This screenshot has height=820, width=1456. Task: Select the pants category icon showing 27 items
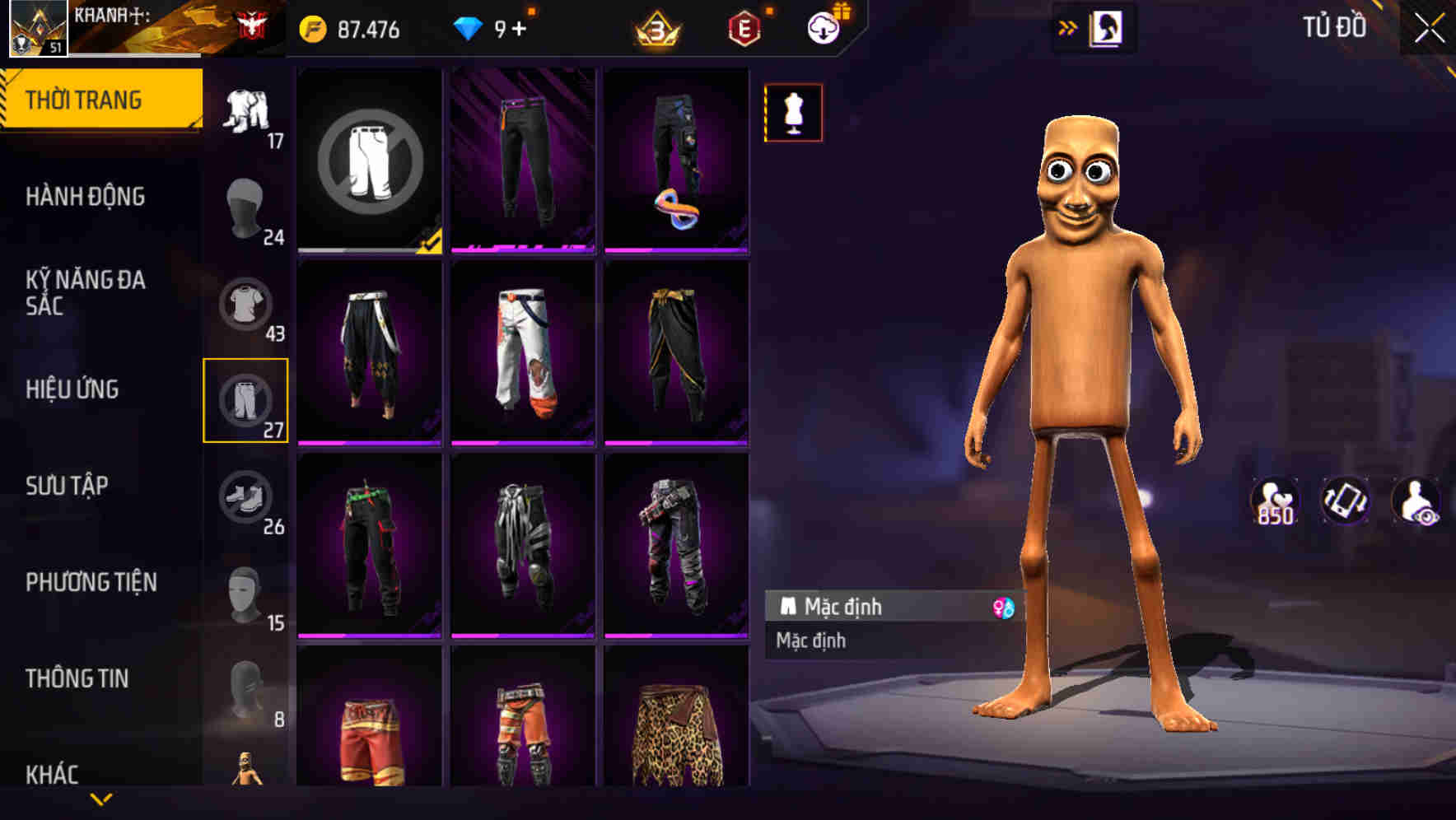(246, 403)
